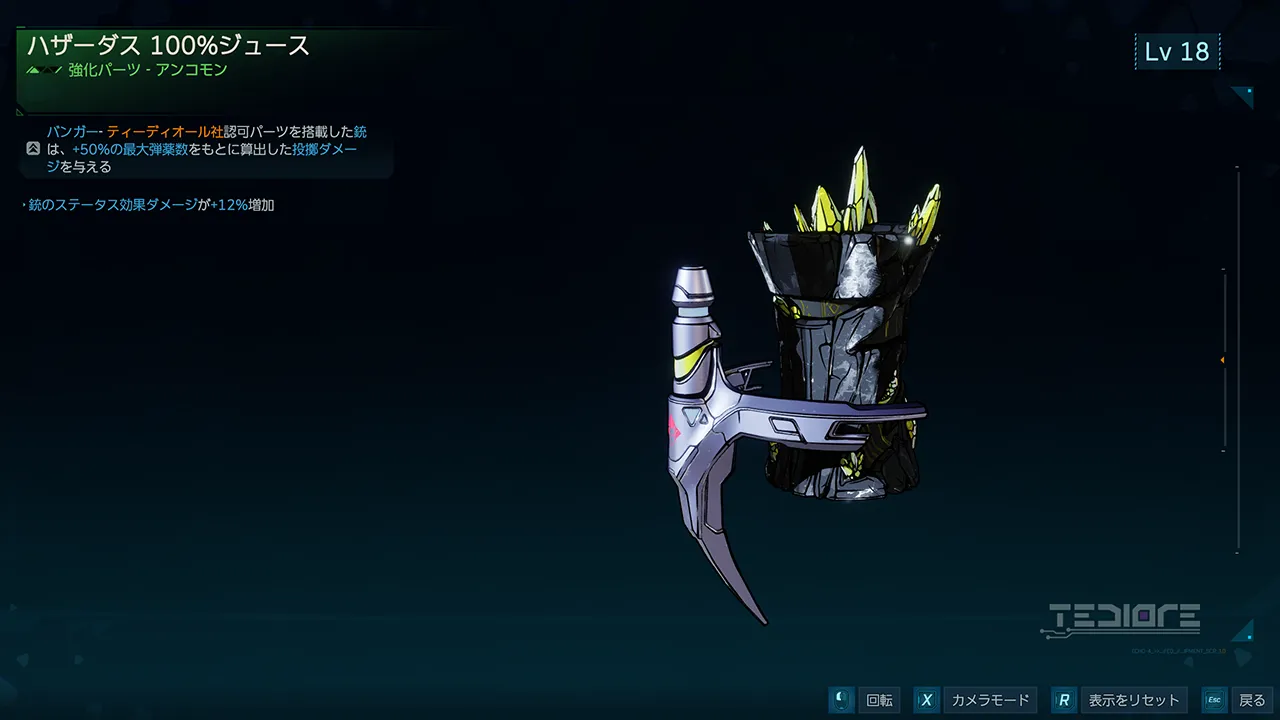The height and width of the screenshot is (720, 1280).
Task: Select 表示をリセット to reset the view
Action: 1133,700
